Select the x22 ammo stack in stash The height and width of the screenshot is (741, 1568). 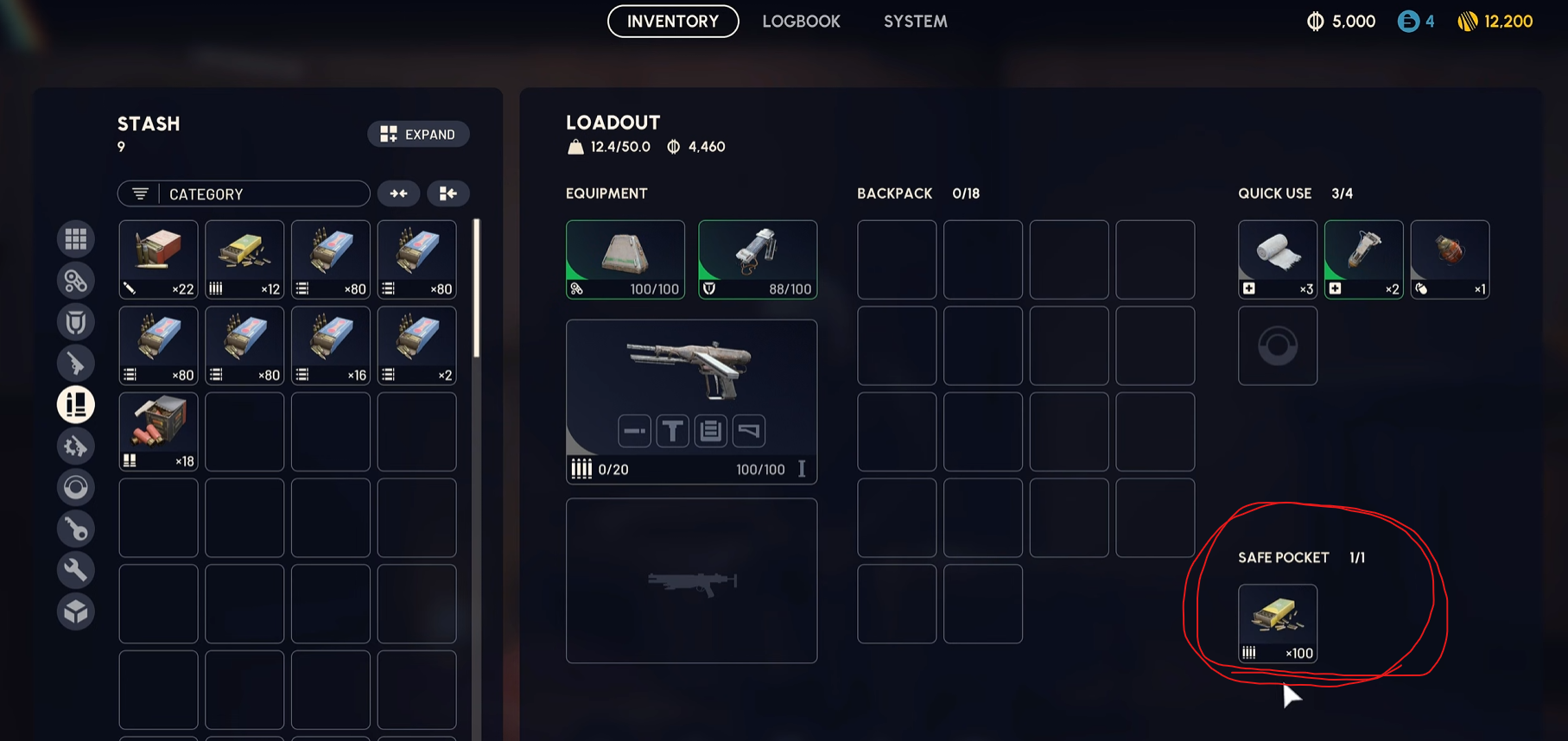pos(159,259)
